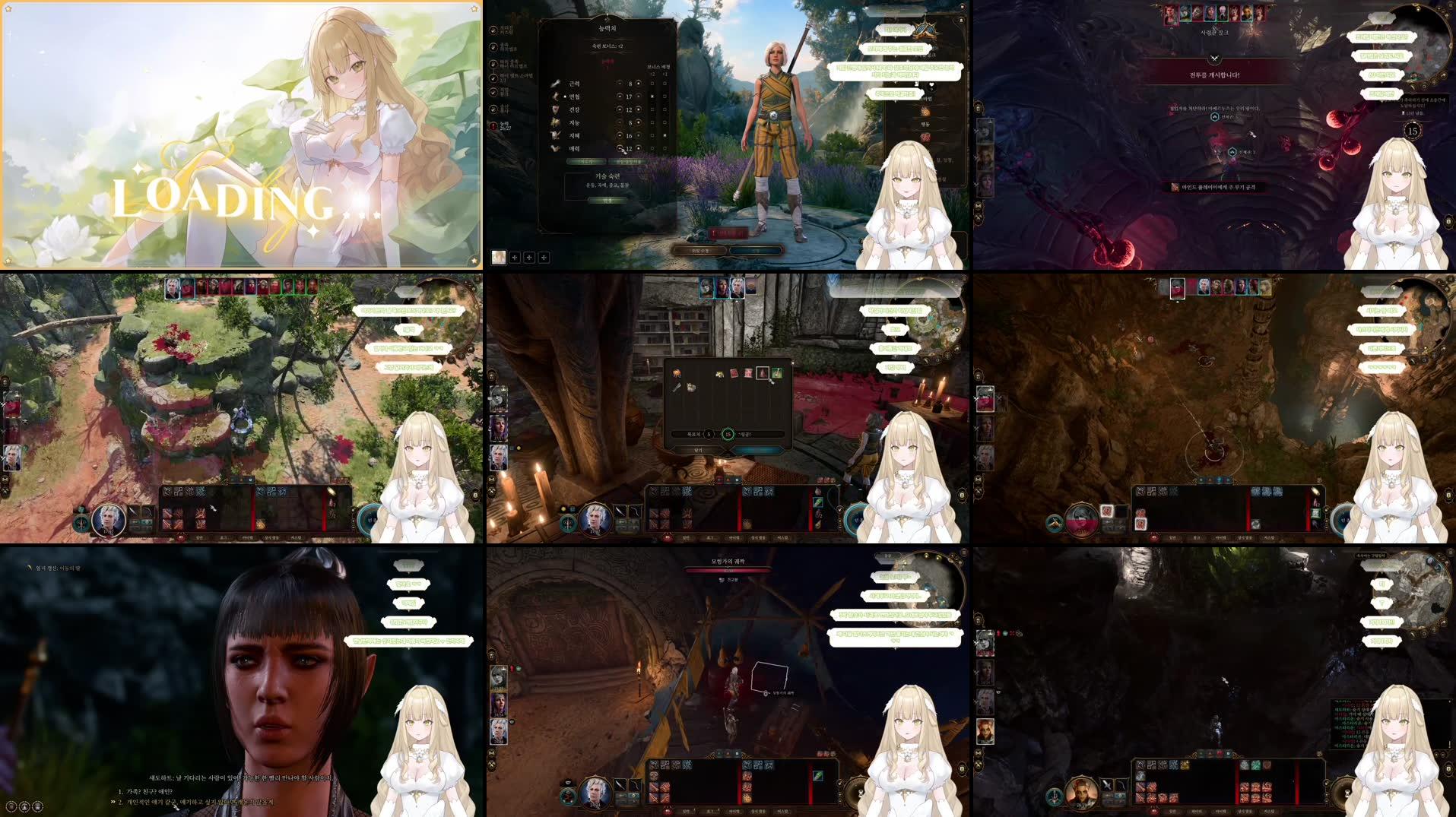Expand the chevron above the 전투를 개시합니다 banner
1456x817 pixels.
tap(1214, 59)
